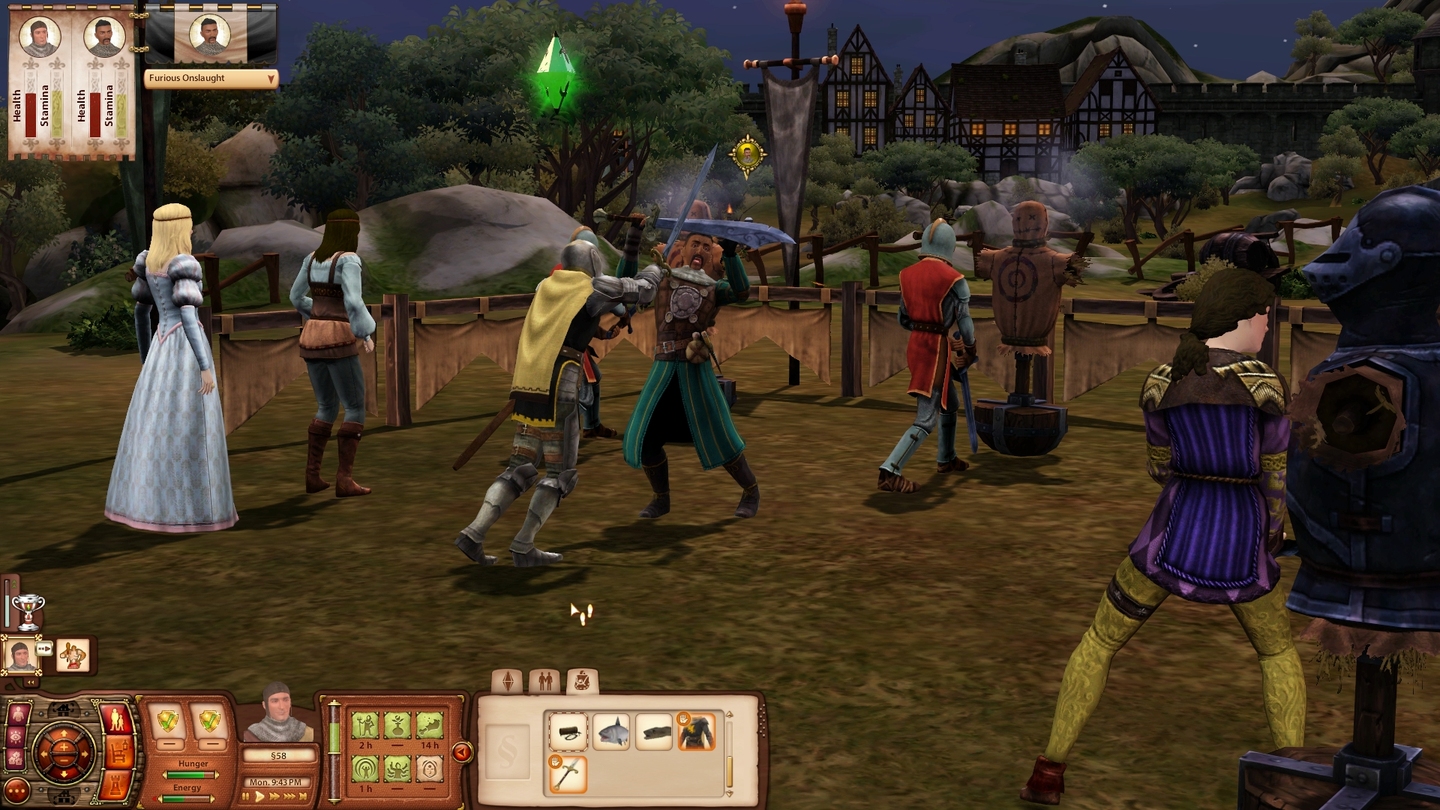Click the three-dots toggle below the camera wheel
Image resolution: width=1440 pixels, height=810 pixels.
[x=15, y=792]
